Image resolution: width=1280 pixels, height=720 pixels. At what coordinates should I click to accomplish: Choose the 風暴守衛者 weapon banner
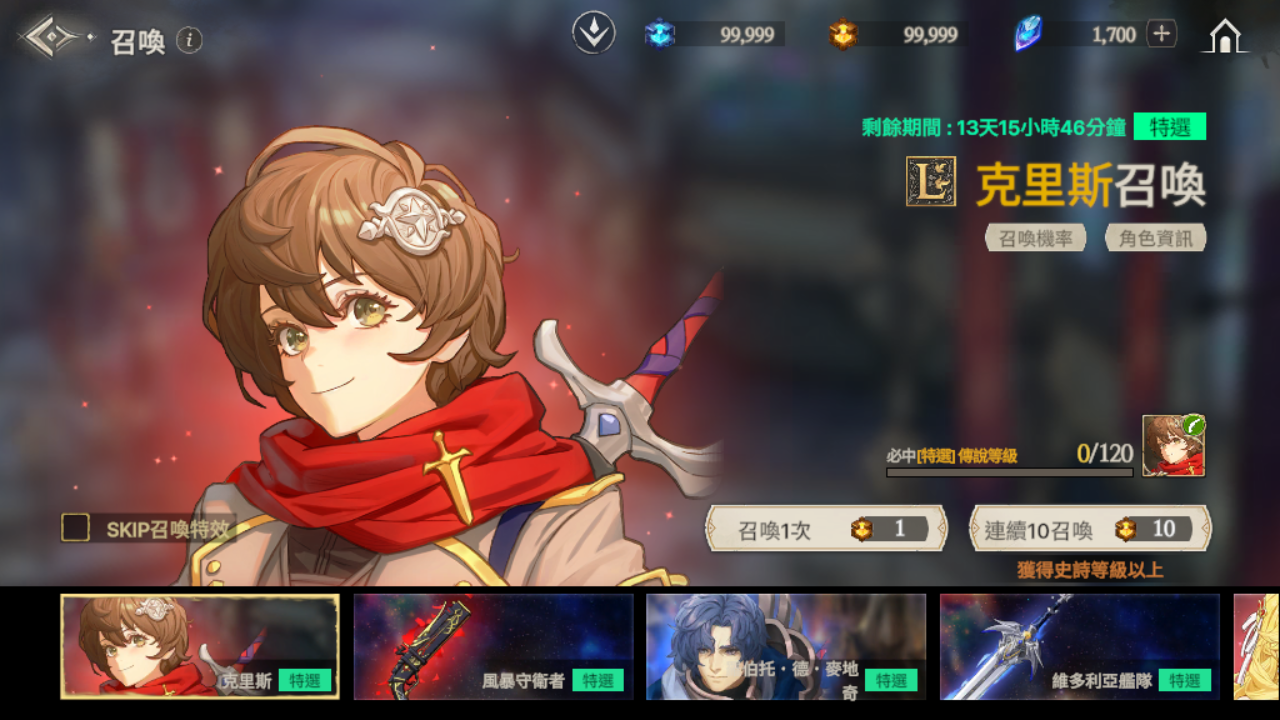(493, 646)
